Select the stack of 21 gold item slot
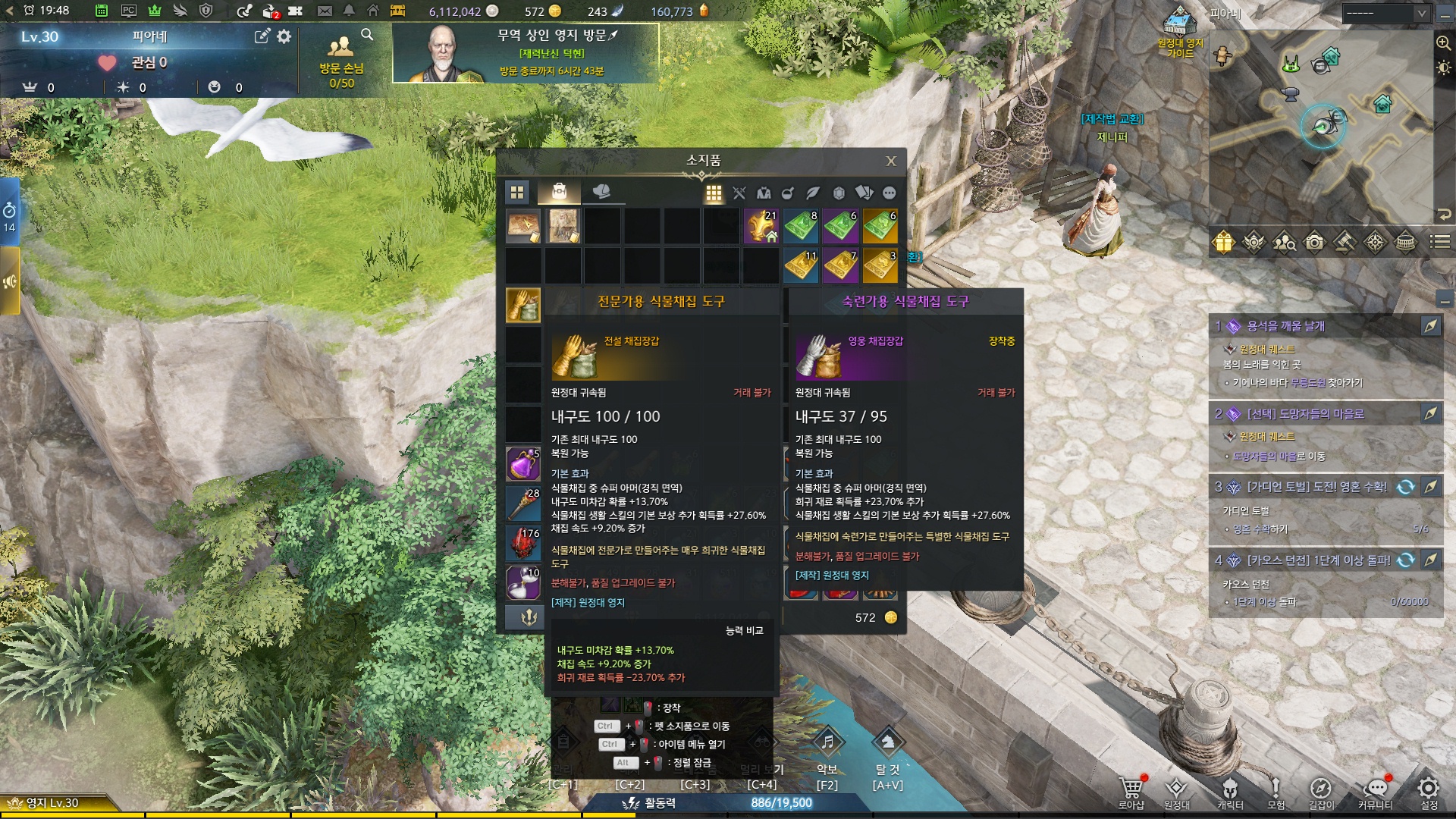Screen dimensions: 1456x819 (761, 226)
